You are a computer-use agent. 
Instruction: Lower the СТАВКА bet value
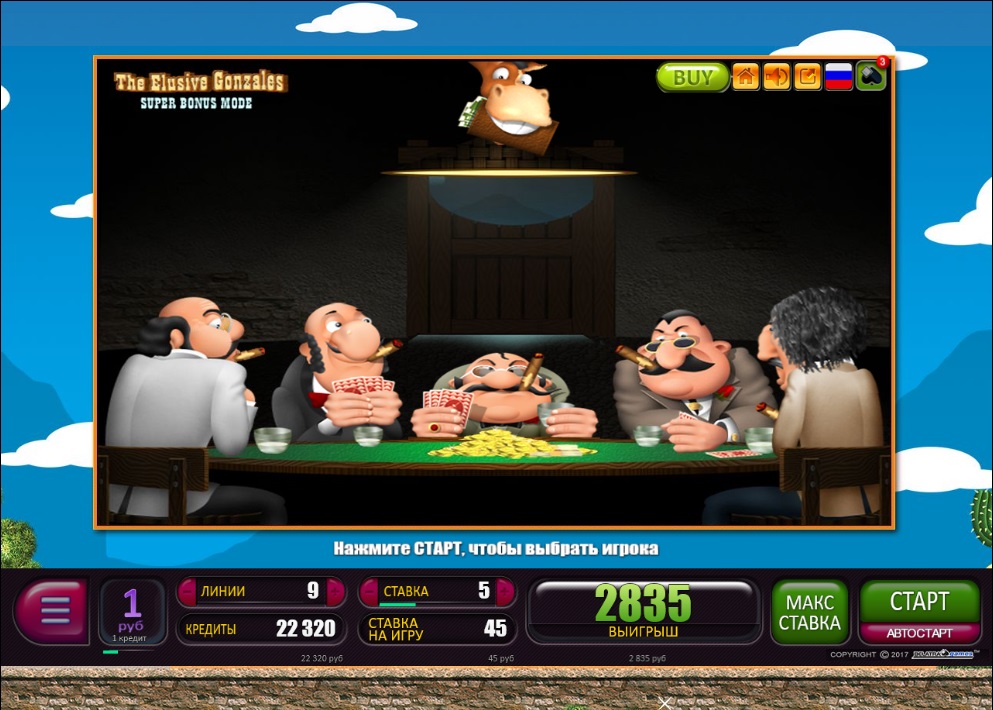[x=369, y=591]
